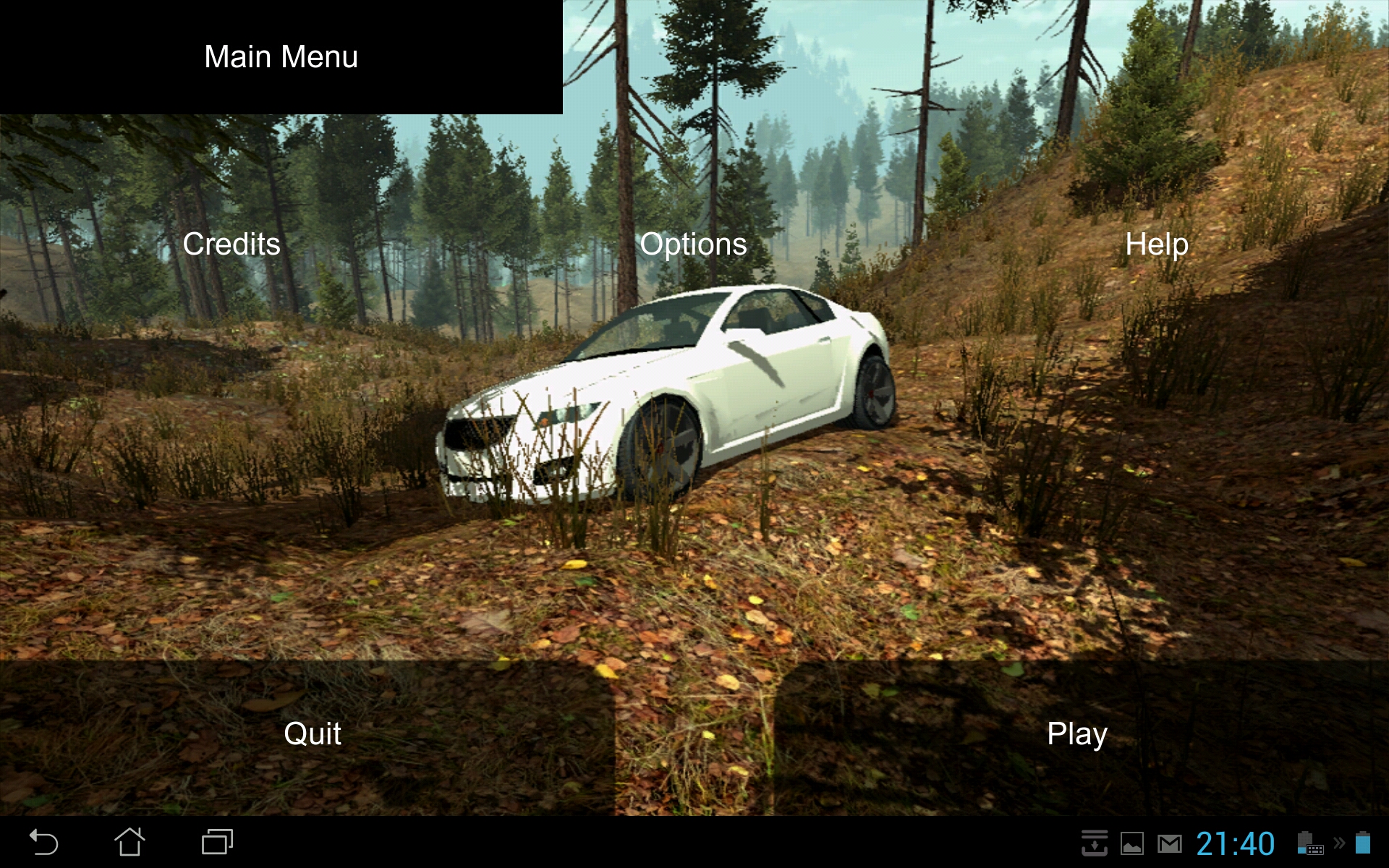1389x868 pixels.
Task: Quit the game
Action: pyautogui.click(x=312, y=734)
